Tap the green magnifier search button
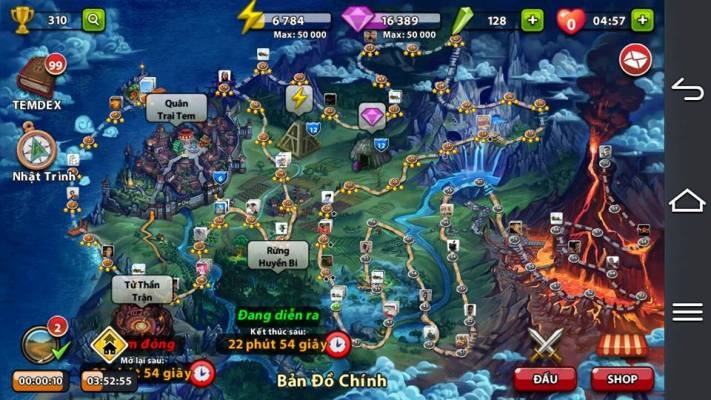711x400 pixels. pos(93,20)
